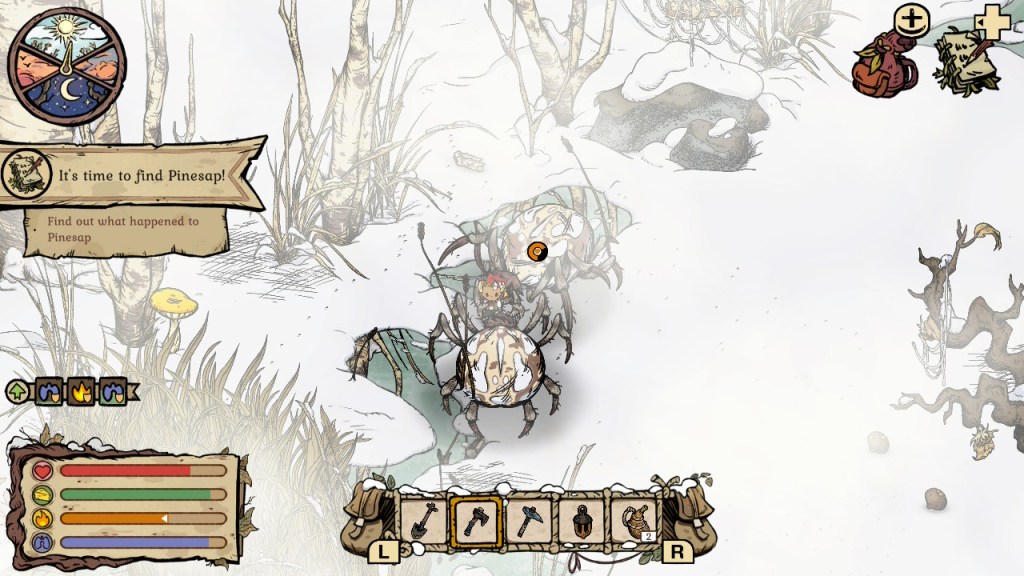This screenshot has width=1024, height=576.
Task: Click the day-night cycle clock
Action: 67,66
